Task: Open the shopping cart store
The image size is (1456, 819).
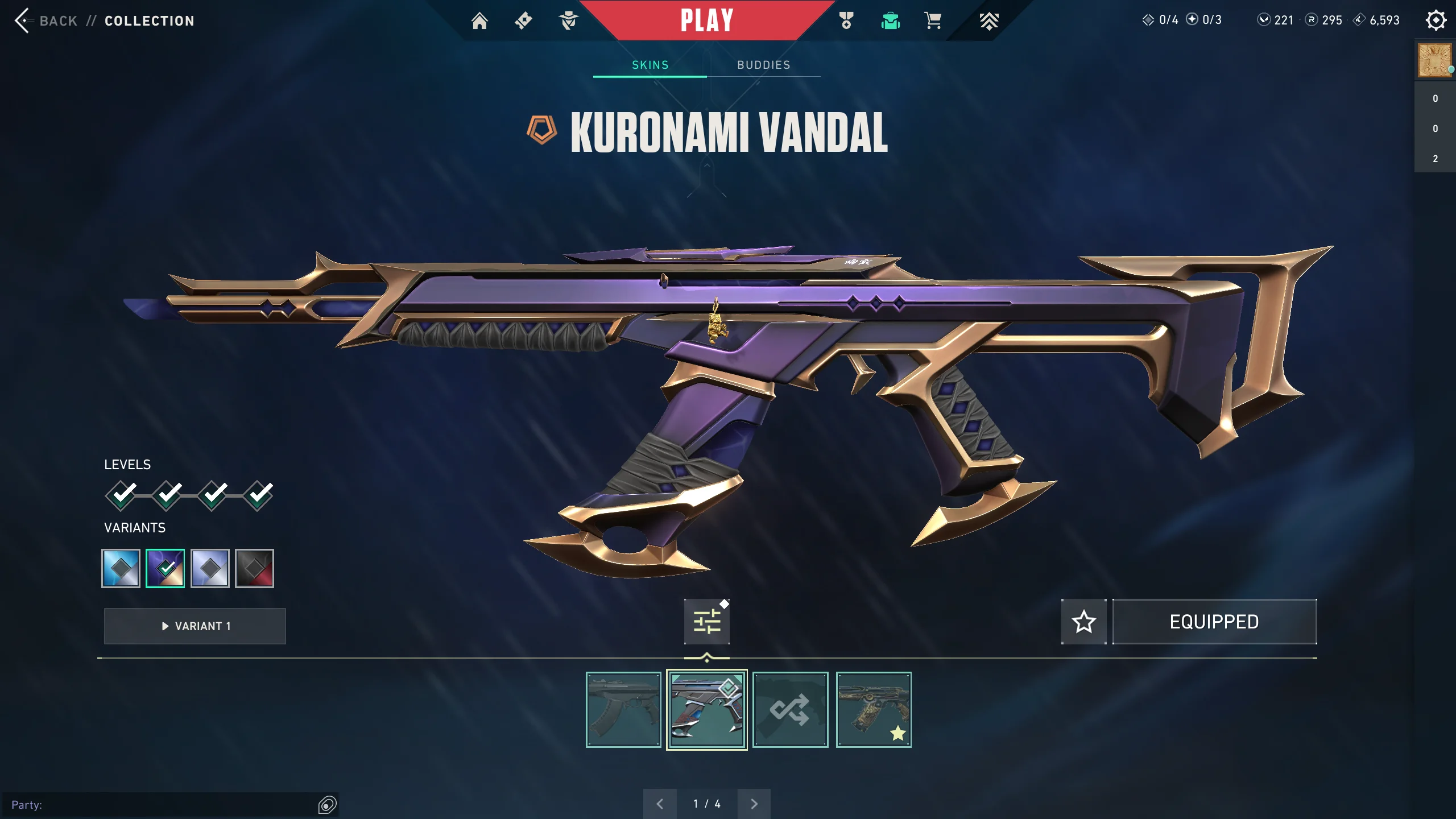Action: coord(933,21)
